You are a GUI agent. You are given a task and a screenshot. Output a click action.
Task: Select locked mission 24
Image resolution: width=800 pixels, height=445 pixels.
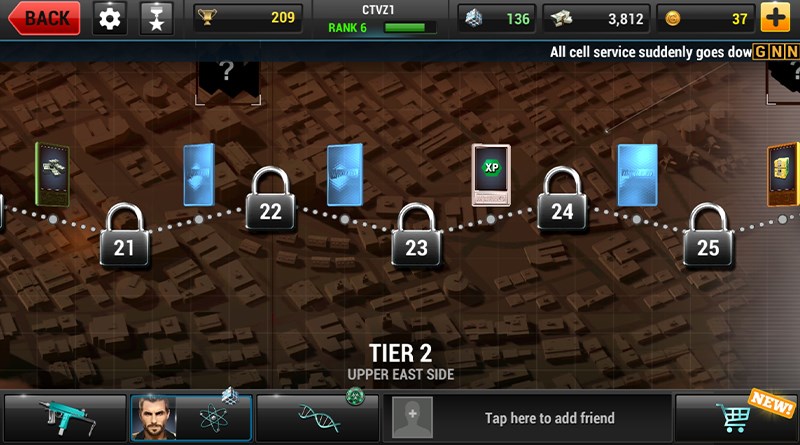[562, 200]
